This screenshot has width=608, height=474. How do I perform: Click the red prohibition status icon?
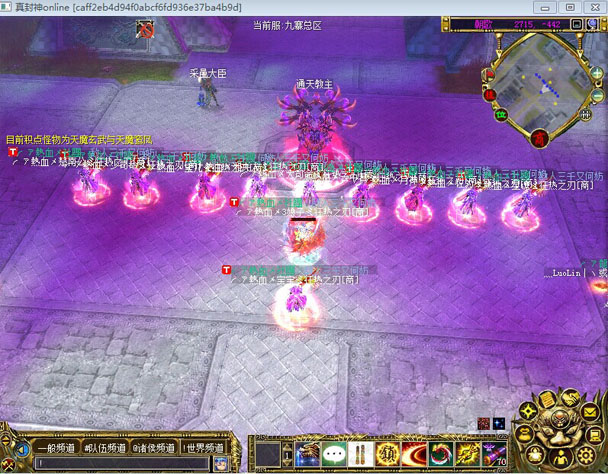[147, 31]
